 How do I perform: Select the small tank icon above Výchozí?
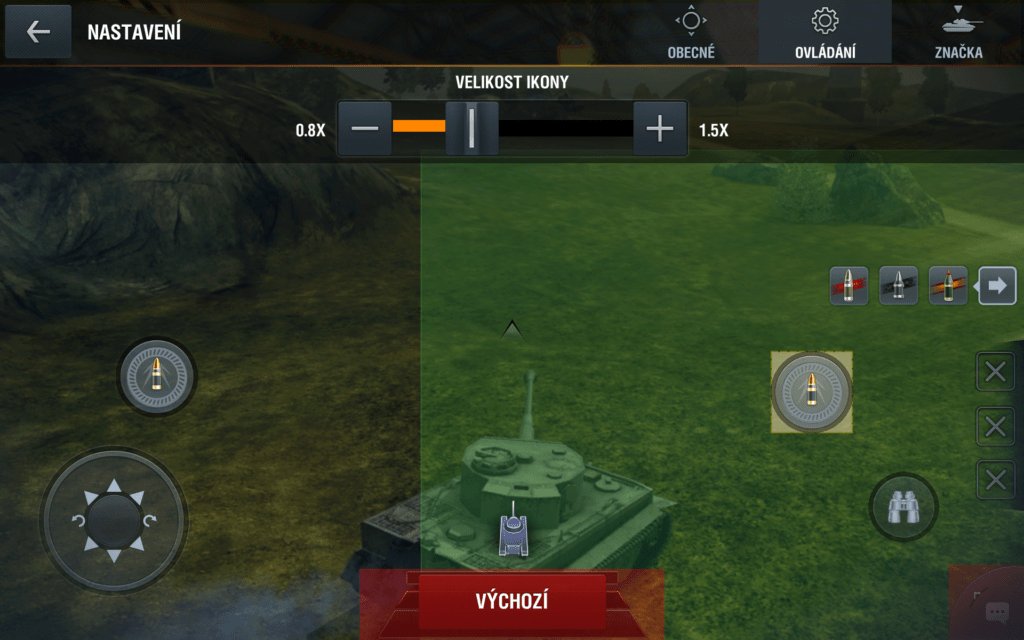tap(513, 531)
